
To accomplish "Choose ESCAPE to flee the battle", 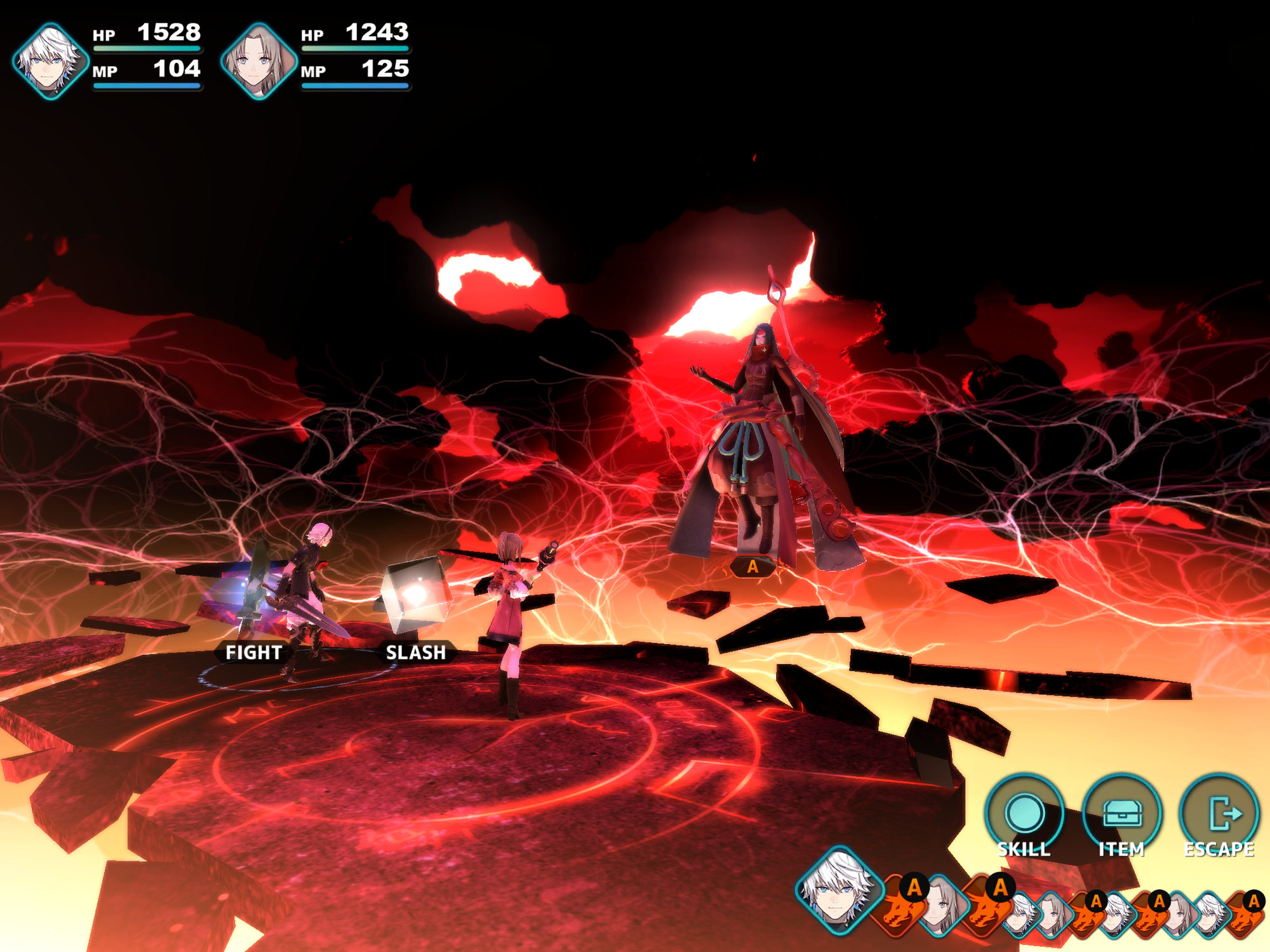I will pyautogui.click(x=1219, y=816).
